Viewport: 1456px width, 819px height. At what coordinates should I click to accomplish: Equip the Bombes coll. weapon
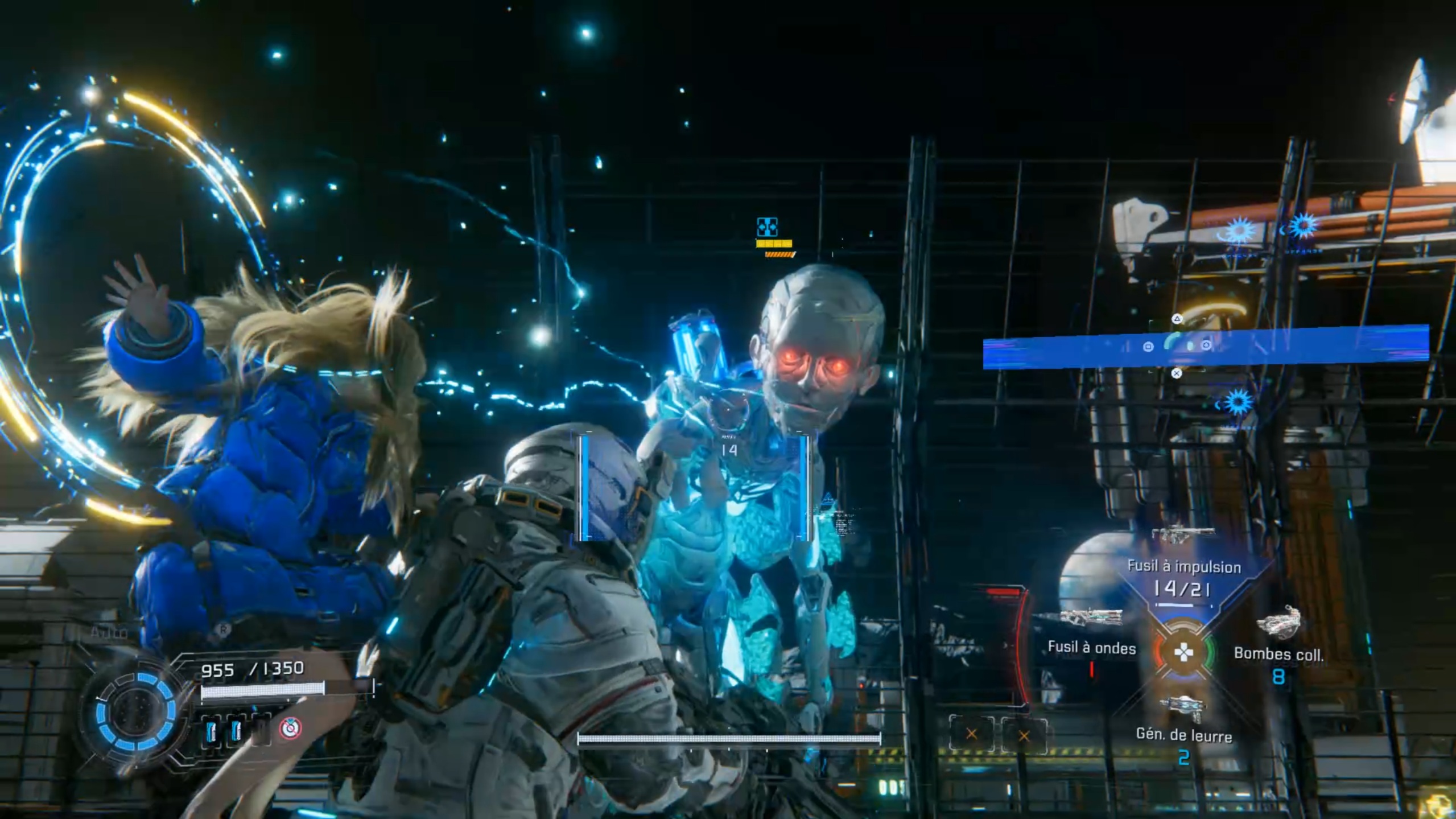(1278, 653)
